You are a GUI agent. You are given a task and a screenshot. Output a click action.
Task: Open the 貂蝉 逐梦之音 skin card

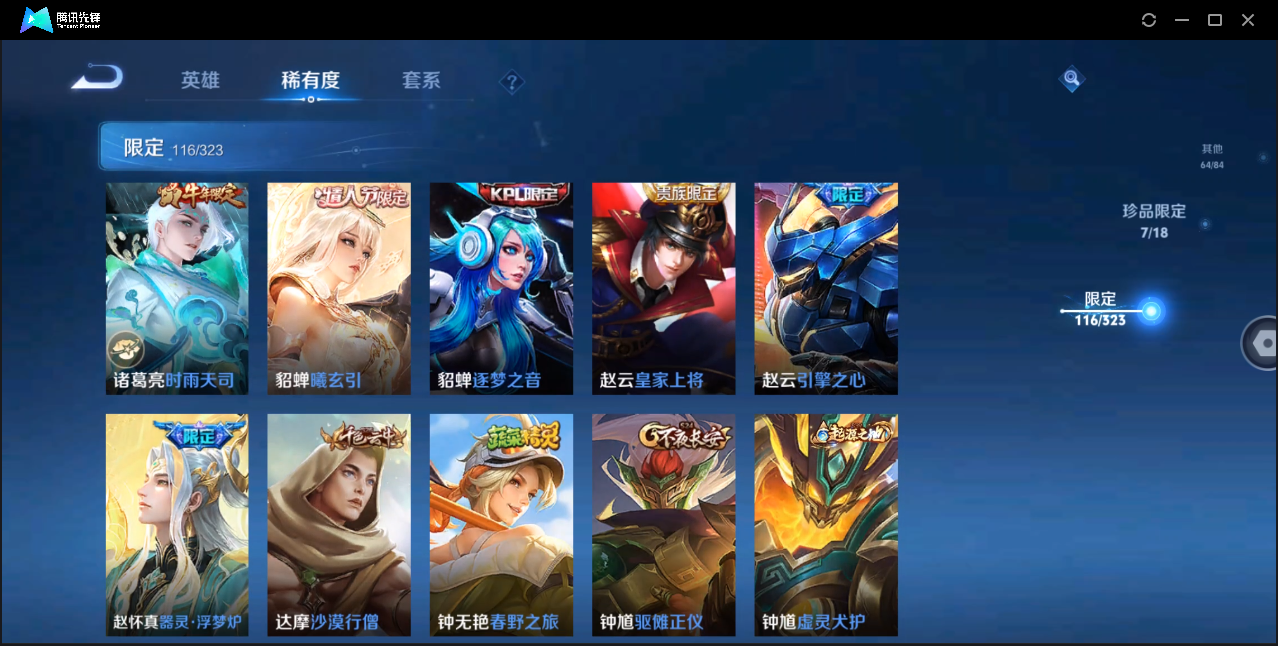click(x=501, y=288)
